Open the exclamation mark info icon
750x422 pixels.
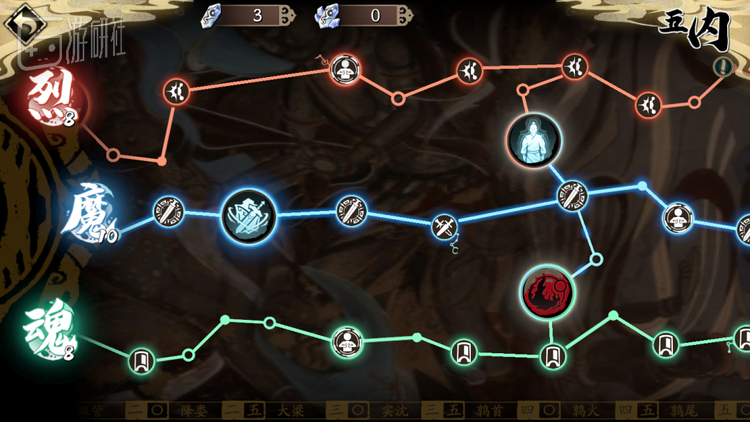722,67
